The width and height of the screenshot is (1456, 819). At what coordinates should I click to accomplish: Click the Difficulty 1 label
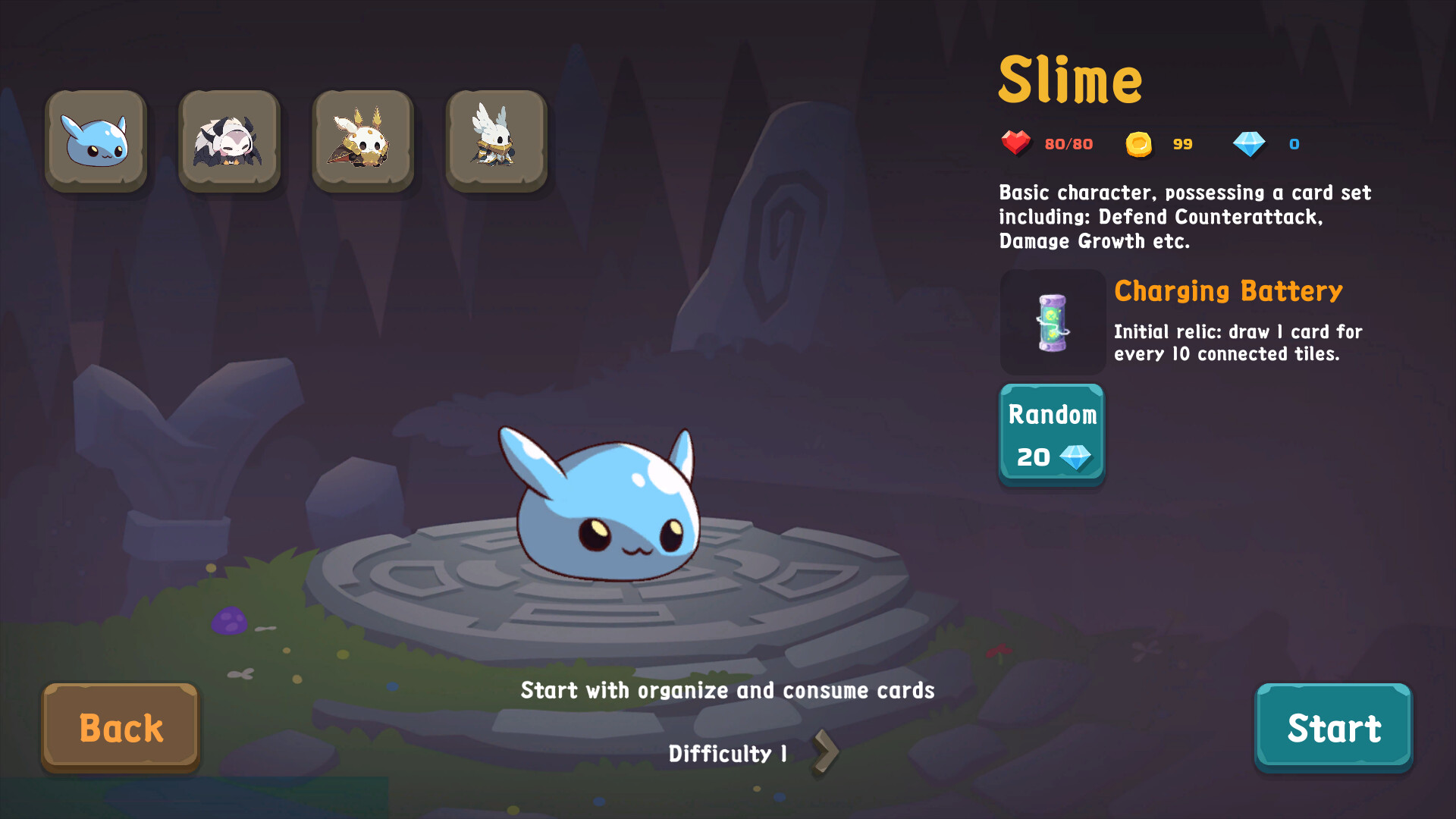click(726, 753)
